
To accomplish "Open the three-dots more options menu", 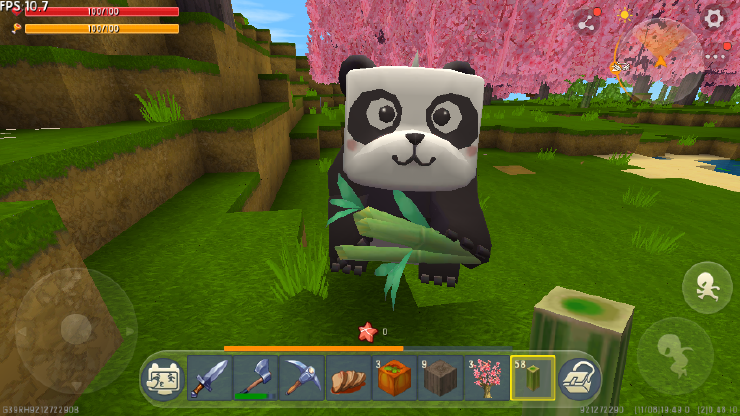I will pyautogui.click(x=714, y=57).
